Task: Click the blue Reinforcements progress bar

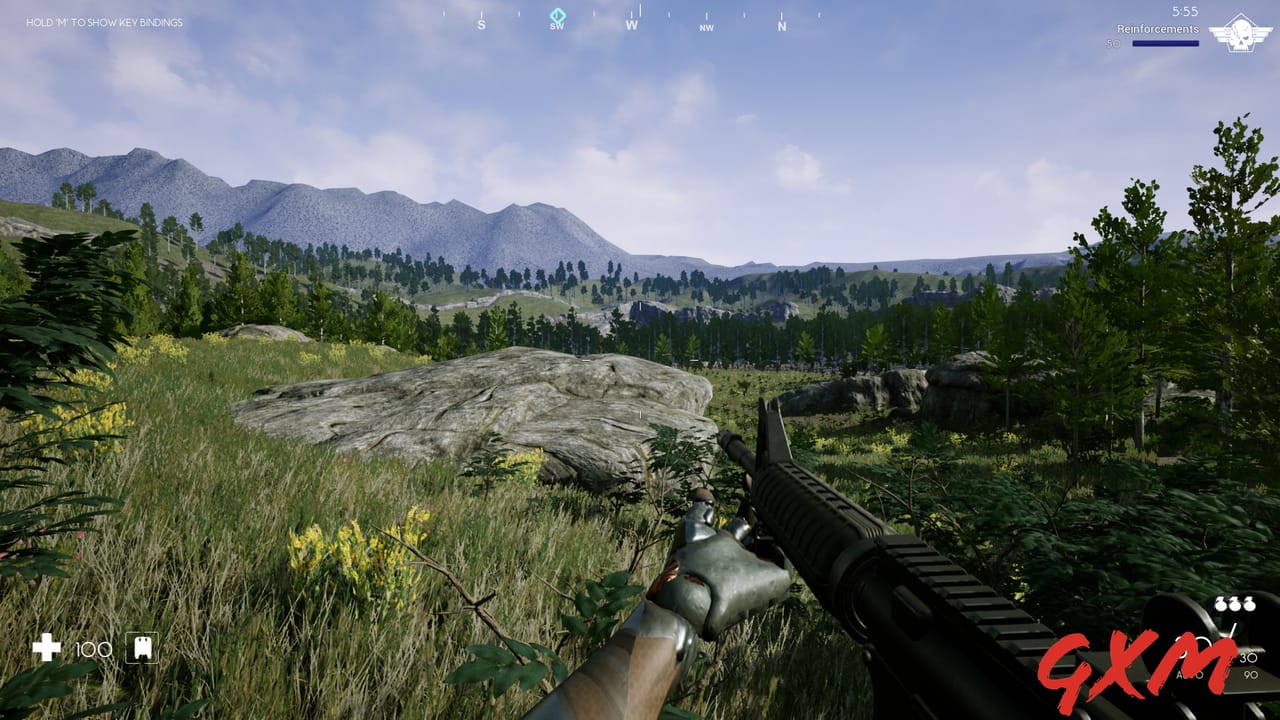Action: [x=1166, y=43]
